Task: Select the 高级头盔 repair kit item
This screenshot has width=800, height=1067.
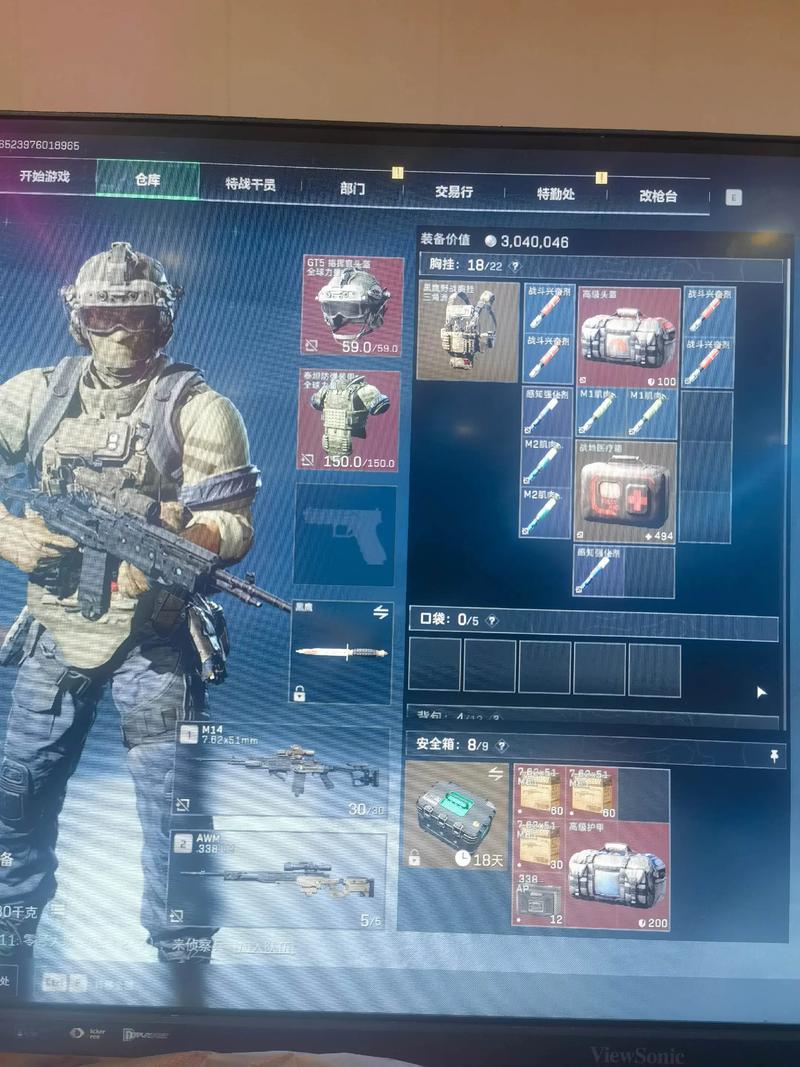Action: click(628, 337)
